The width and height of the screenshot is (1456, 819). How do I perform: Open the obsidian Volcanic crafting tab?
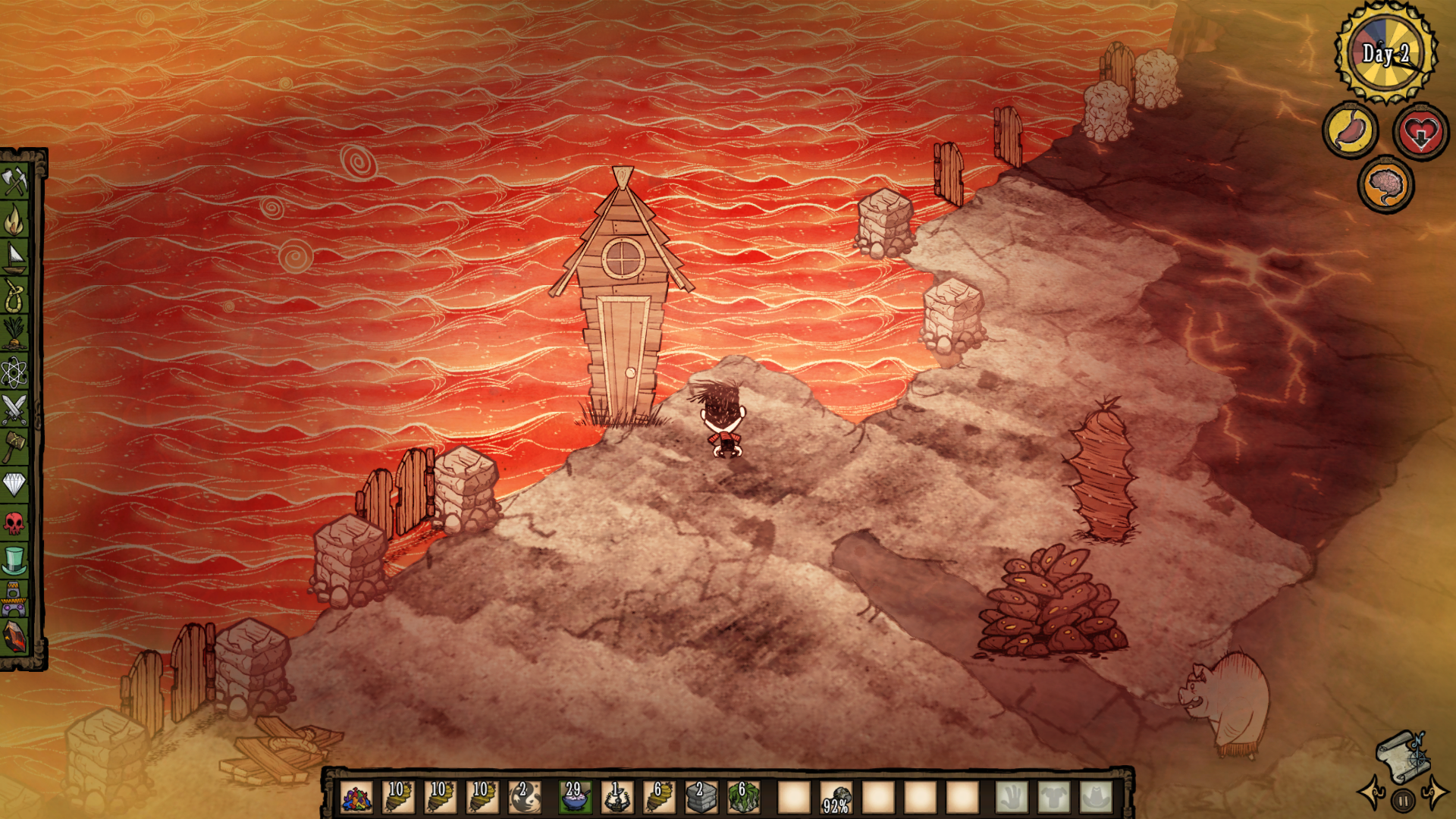[x=14, y=636]
